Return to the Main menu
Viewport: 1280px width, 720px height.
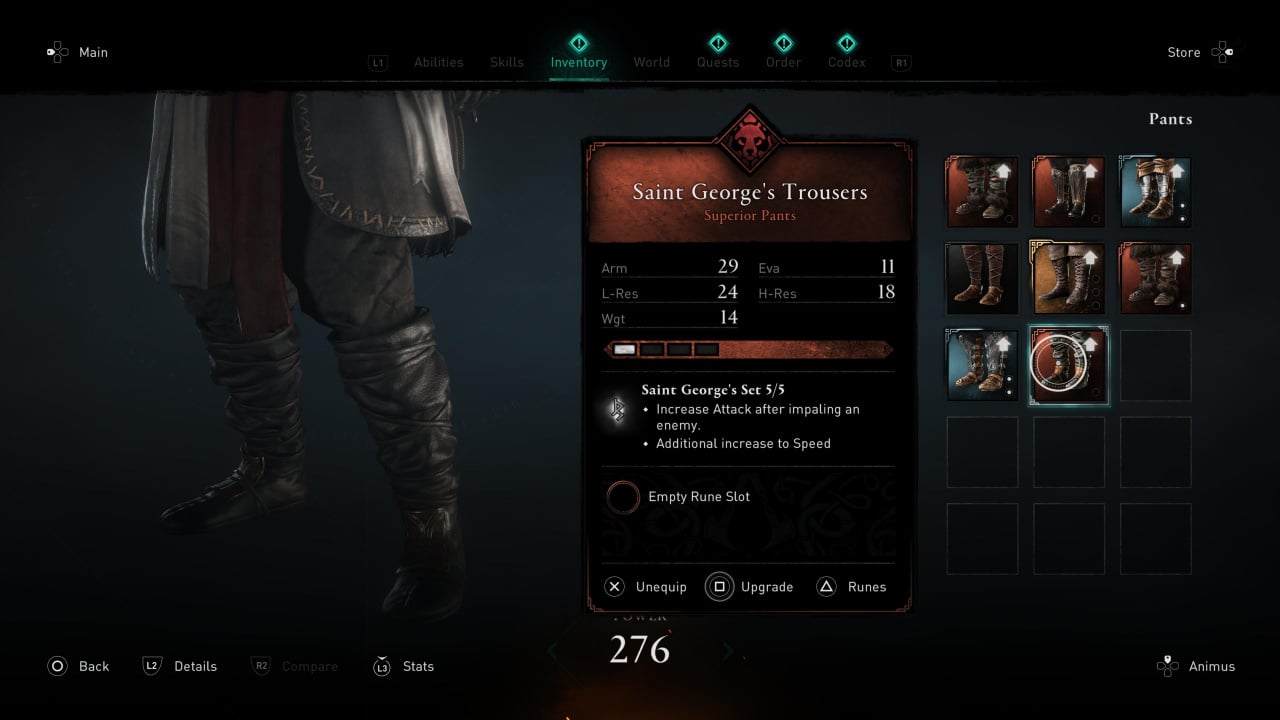click(78, 53)
